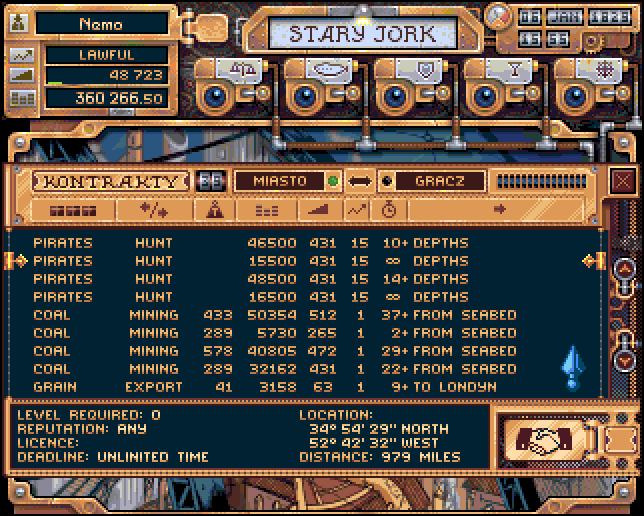Open the cocktail glass tavern station

tap(509, 70)
